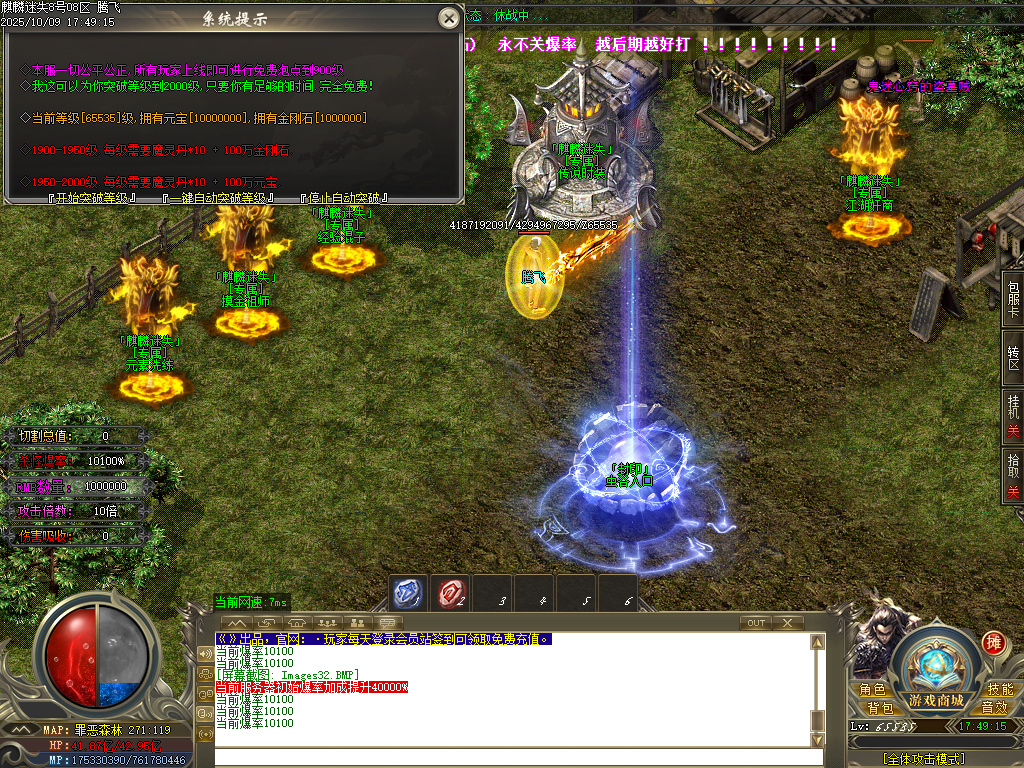Use the blue gem in hotbar slot 1
This screenshot has width=1024, height=768.
tap(407, 593)
